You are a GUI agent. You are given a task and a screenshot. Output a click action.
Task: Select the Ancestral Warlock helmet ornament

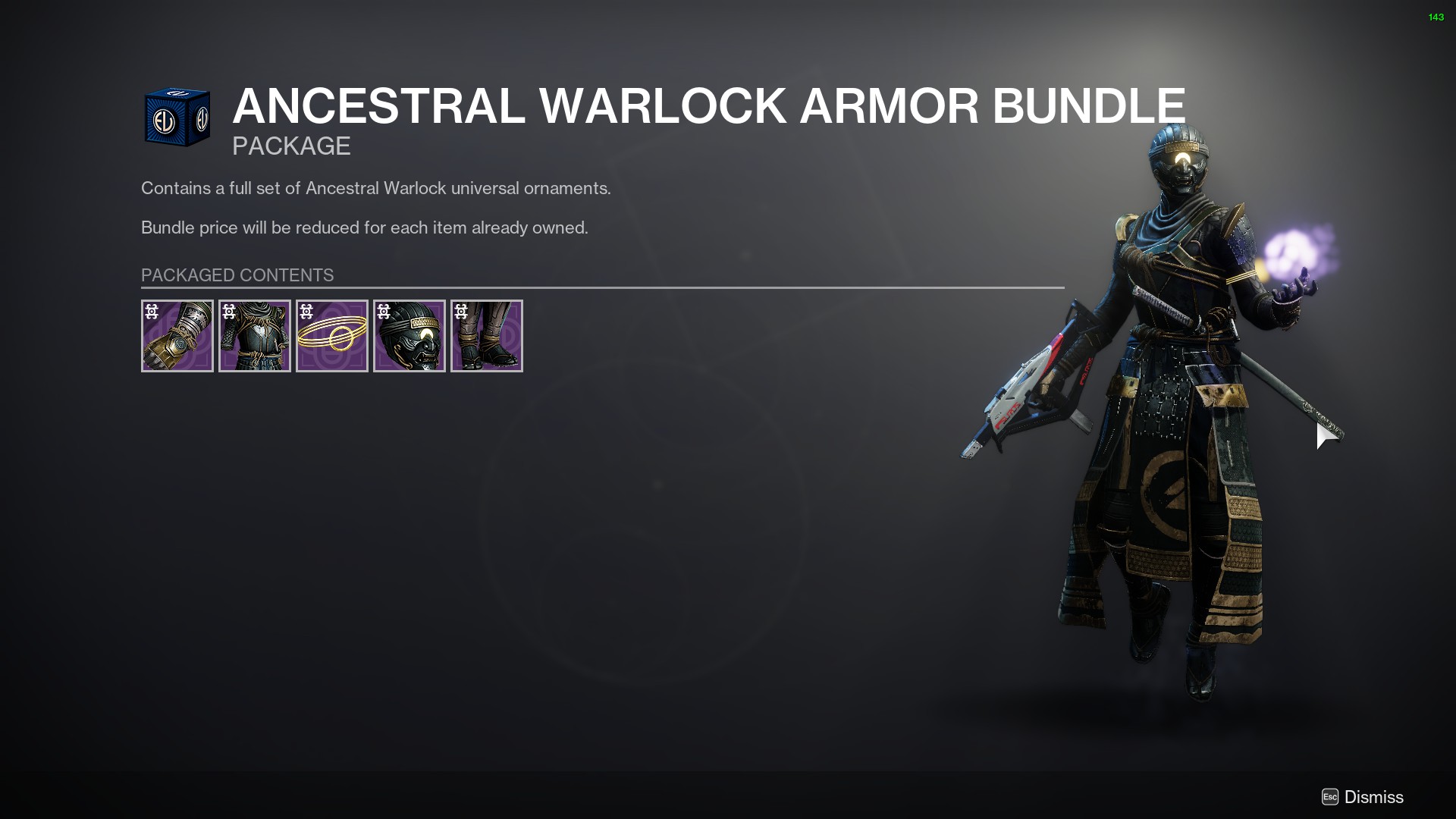[409, 336]
